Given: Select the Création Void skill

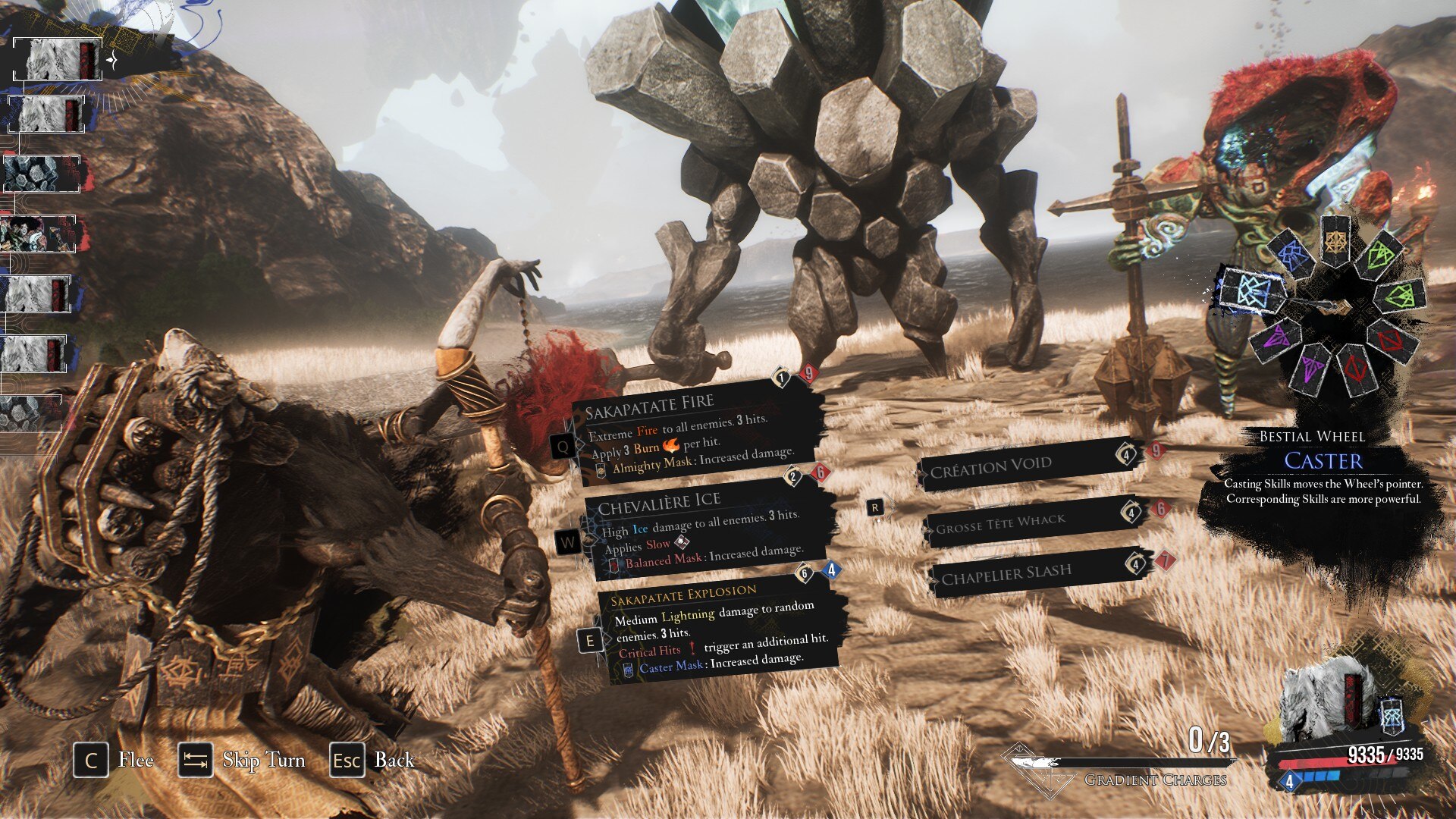Looking at the screenshot, I should (x=1024, y=465).
